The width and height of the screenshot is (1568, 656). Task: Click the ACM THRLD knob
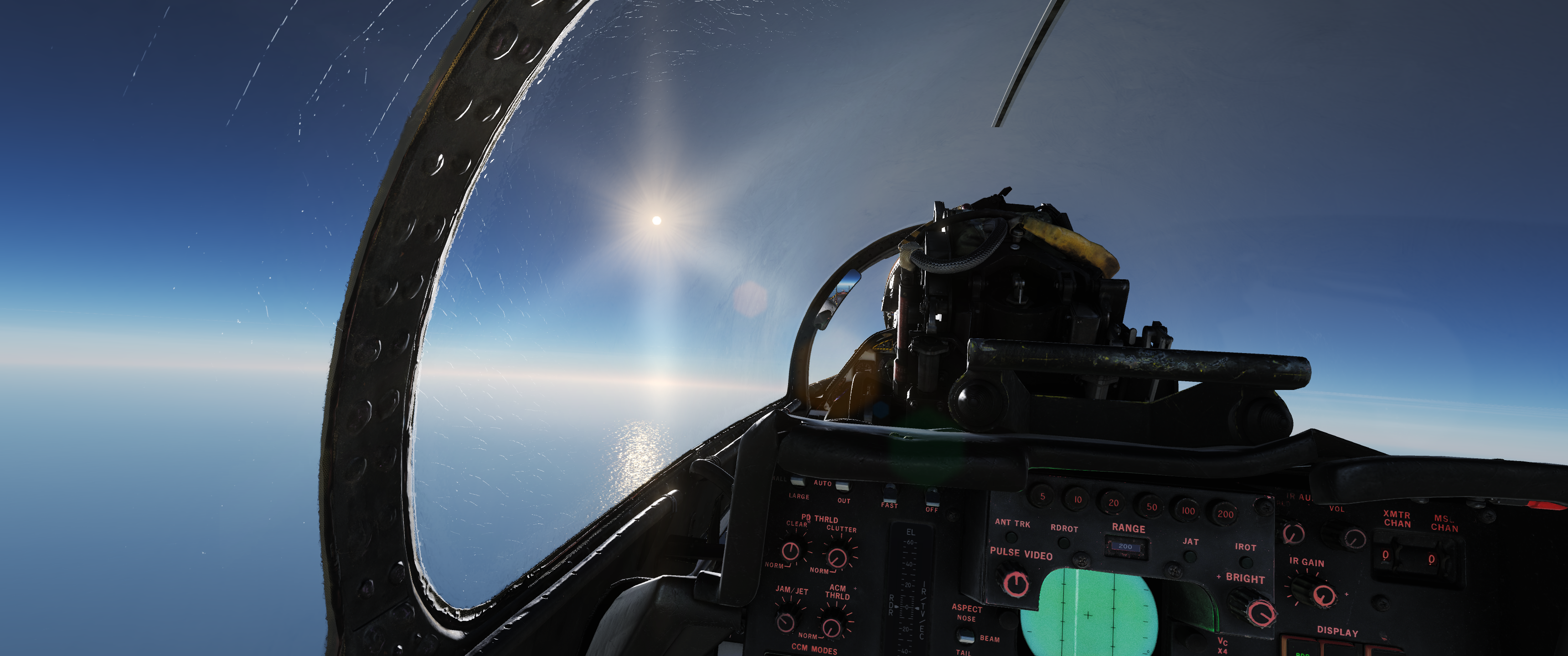tap(831, 626)
